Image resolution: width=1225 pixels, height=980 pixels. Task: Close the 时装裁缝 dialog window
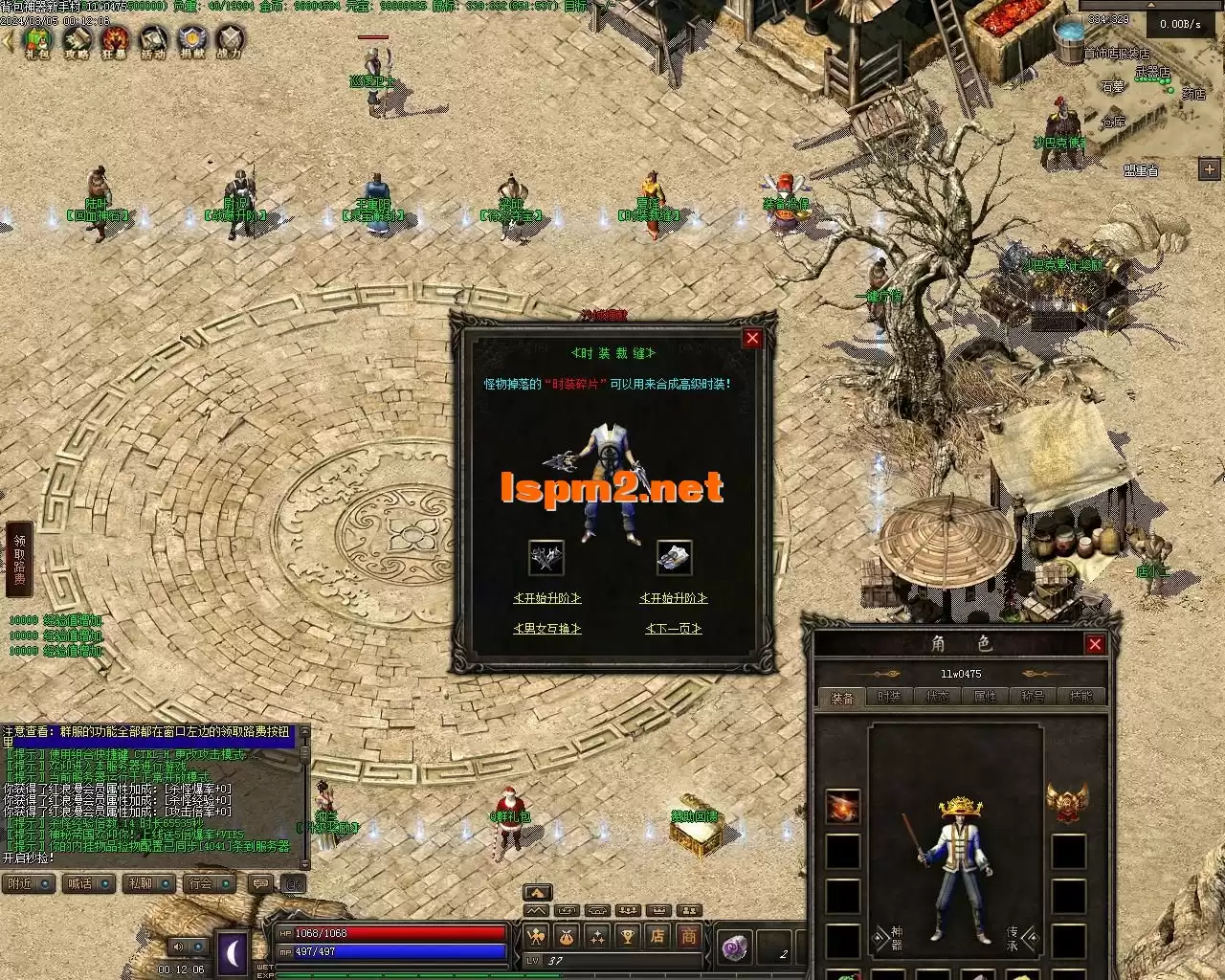pyautogui.click(x=752, y=338)
